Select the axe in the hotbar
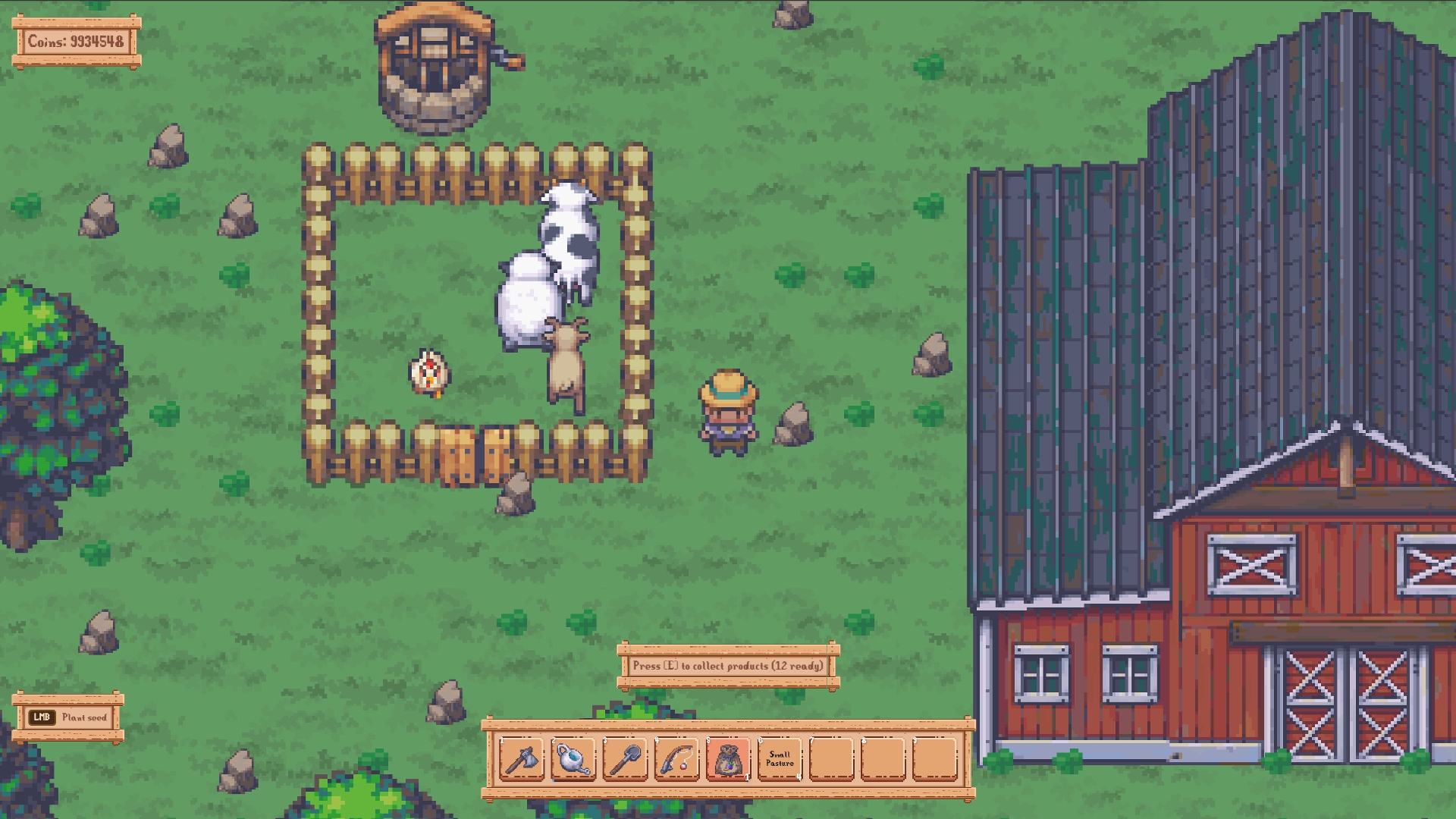This screenshot has height=819, width=1456. click(x=522, y=758)
